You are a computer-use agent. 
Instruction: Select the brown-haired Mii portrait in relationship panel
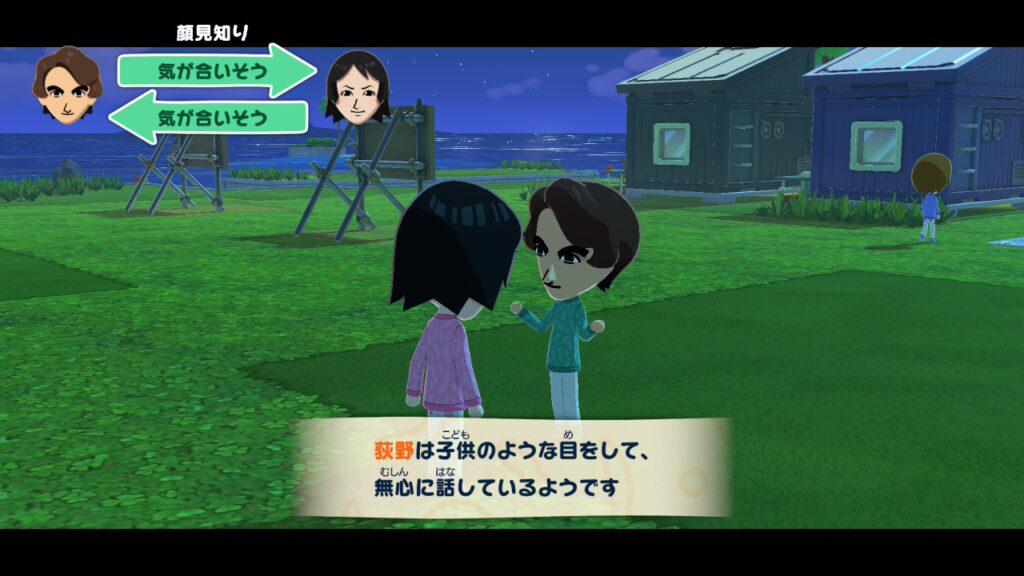coord(67,86)
